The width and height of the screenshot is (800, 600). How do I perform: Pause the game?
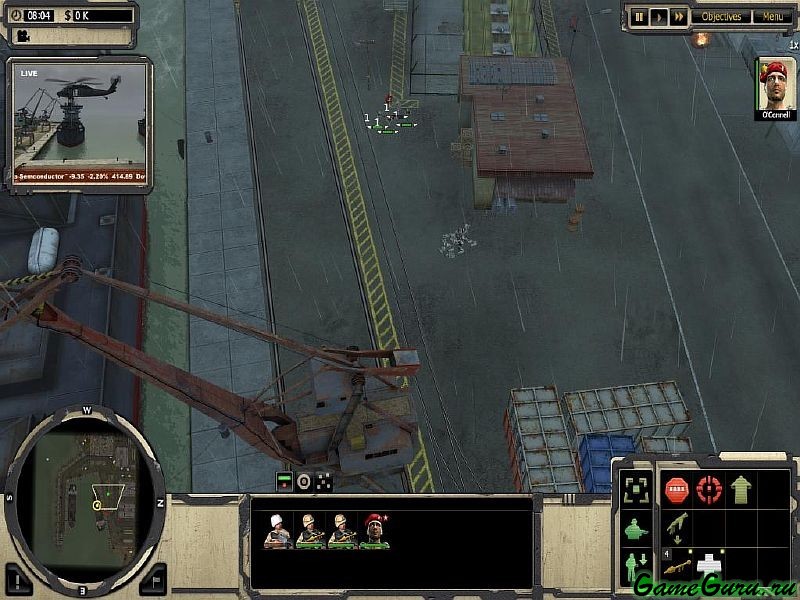pyautogui.click(x=640, y=17)
